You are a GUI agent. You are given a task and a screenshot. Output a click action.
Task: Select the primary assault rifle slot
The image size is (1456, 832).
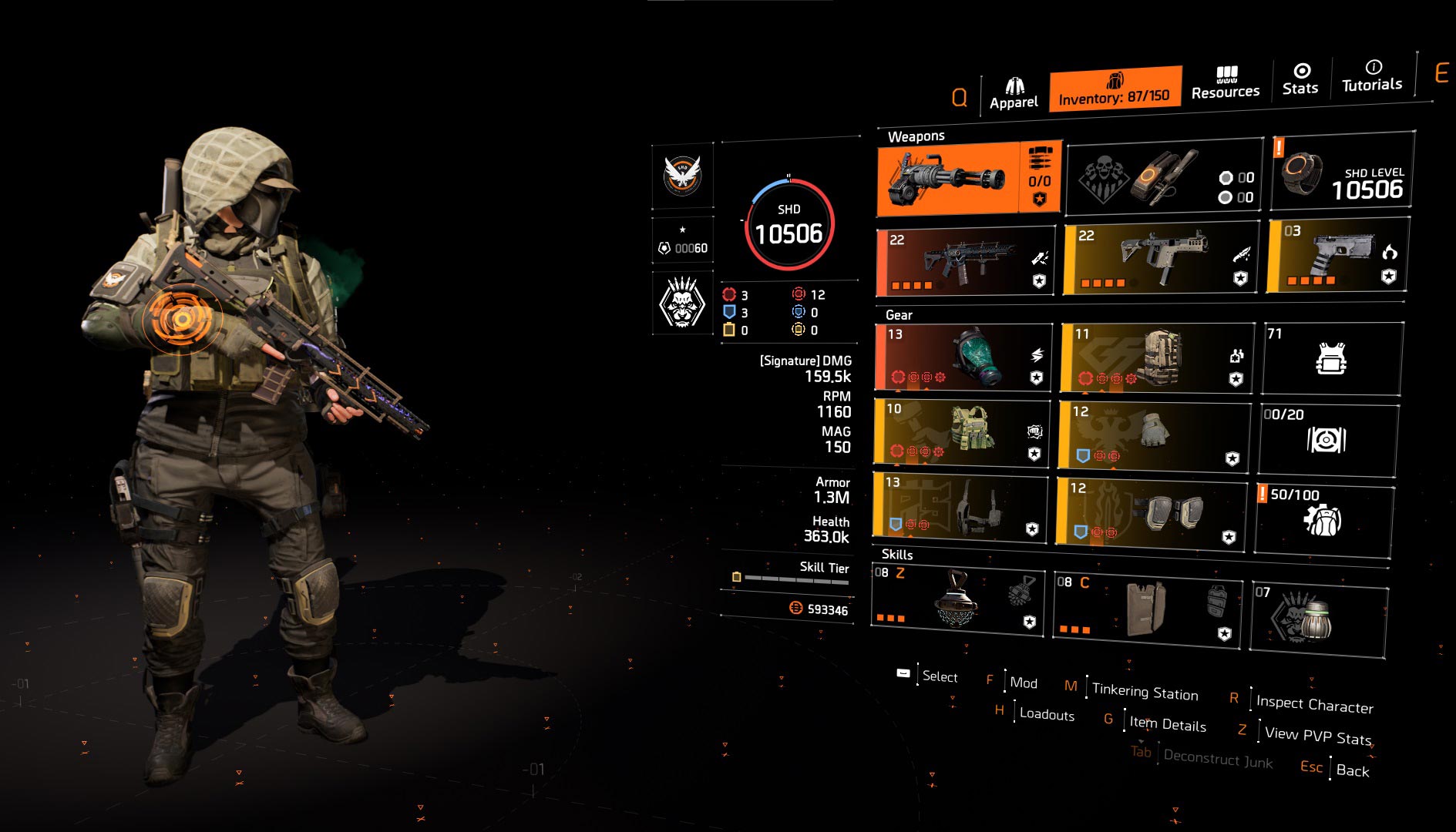[x=966, y=262]
